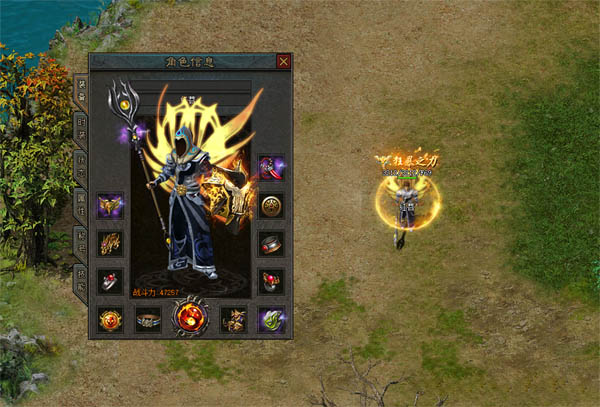Open the 时装 fashion tab
The height and width of the screenshot is (407, 600).
[x=80, y=126]
